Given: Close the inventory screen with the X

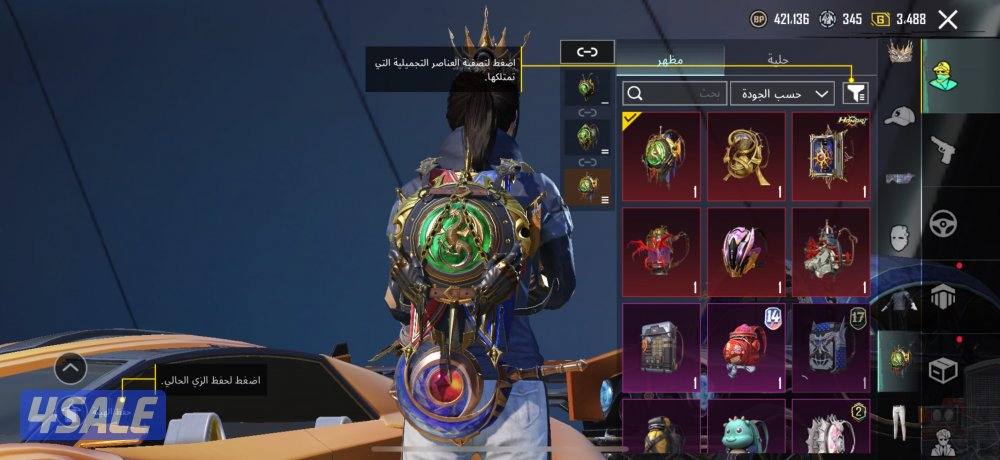Looking at the screenshot, I should click(948, 19).
